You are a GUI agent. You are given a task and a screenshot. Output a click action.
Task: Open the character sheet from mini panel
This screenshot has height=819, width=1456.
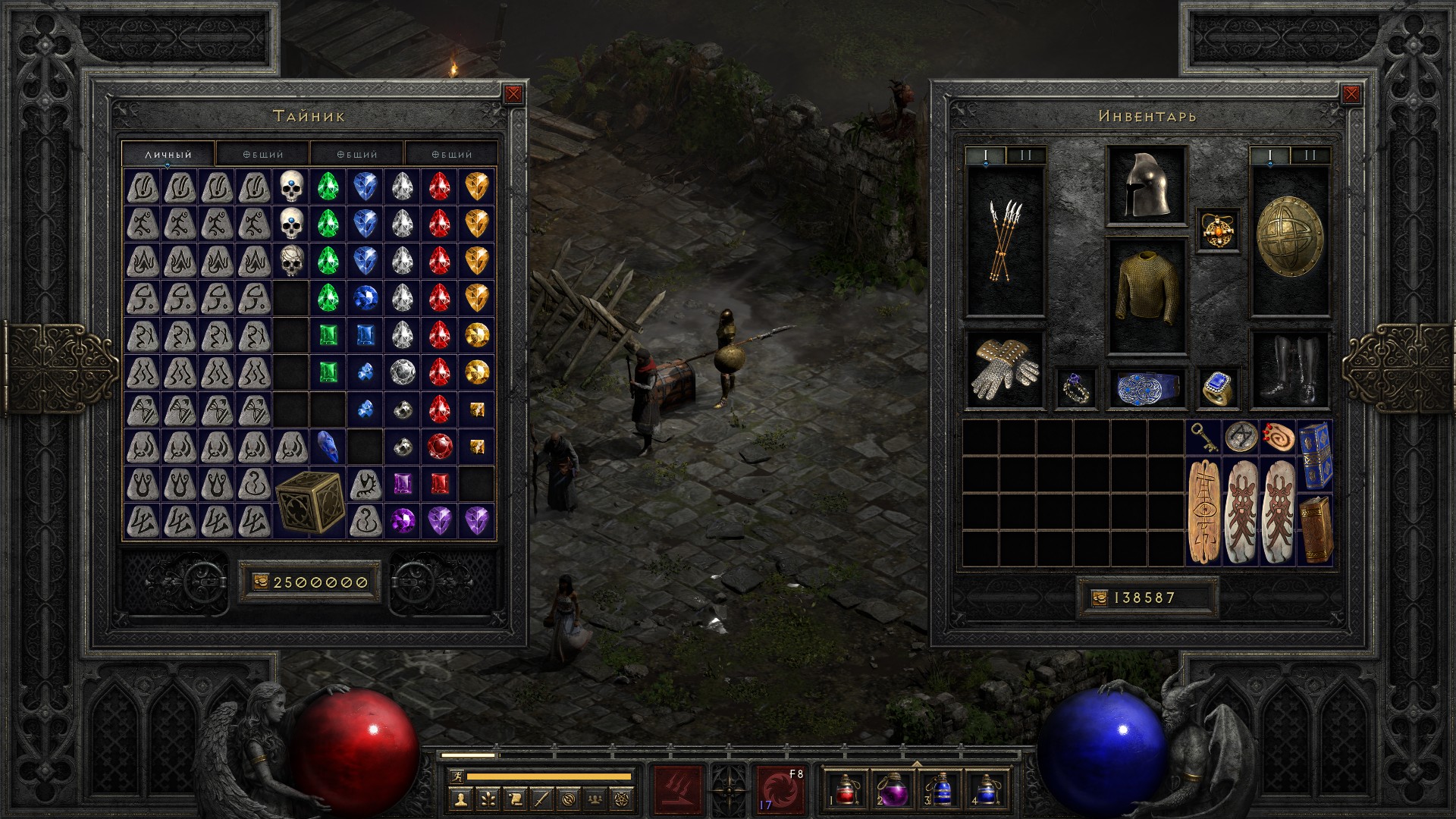click(x=460, y=799)
